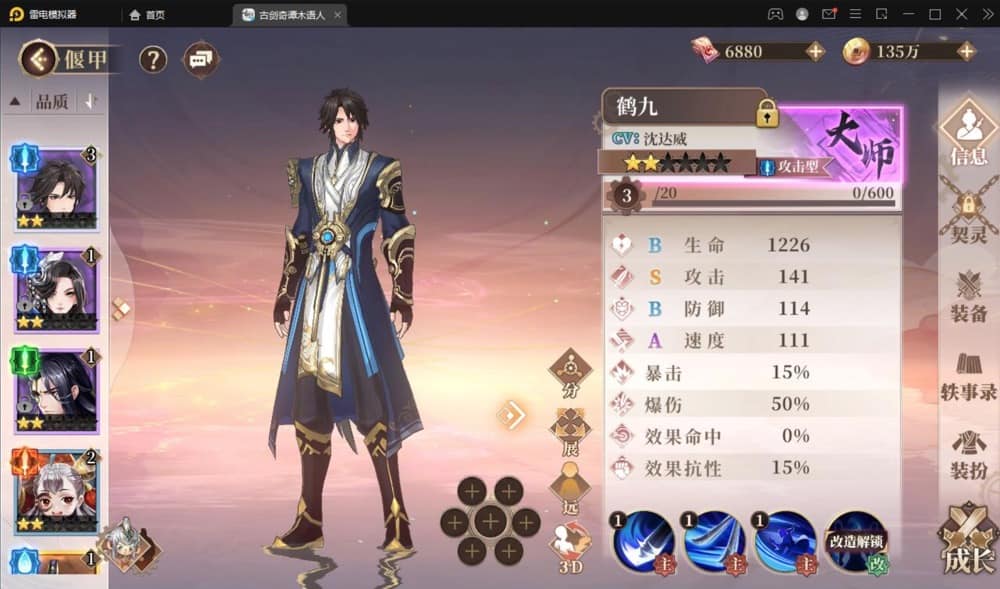Viewport: 1000px width, 589px height.
Task: Select the 远 view button
Action: coord(570,488)
